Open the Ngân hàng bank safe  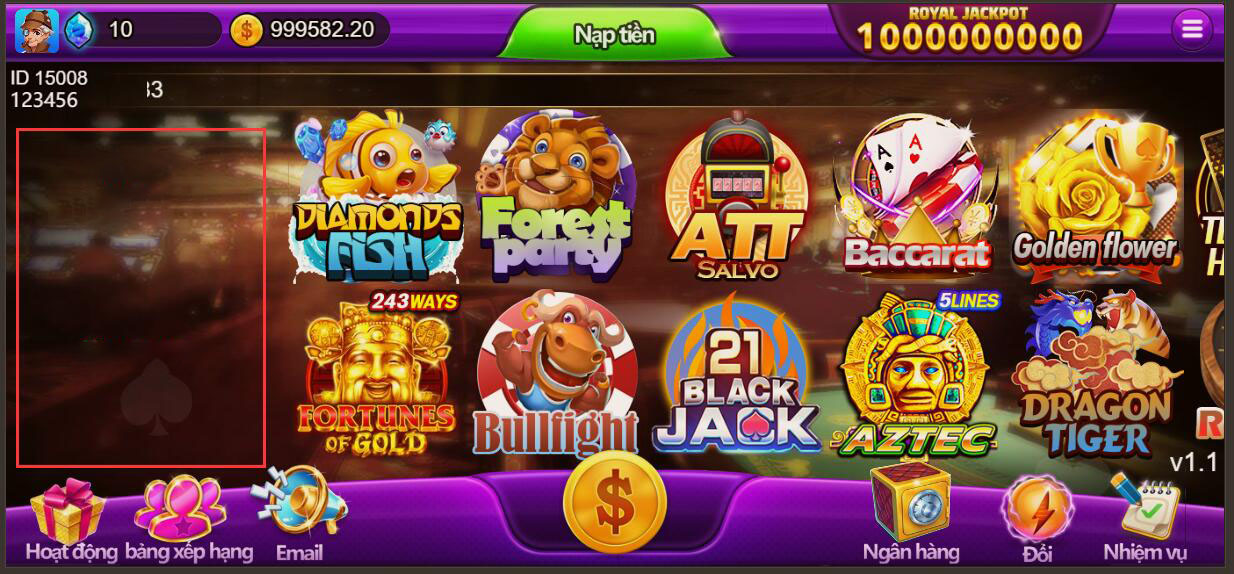click(x=910, y=505)
